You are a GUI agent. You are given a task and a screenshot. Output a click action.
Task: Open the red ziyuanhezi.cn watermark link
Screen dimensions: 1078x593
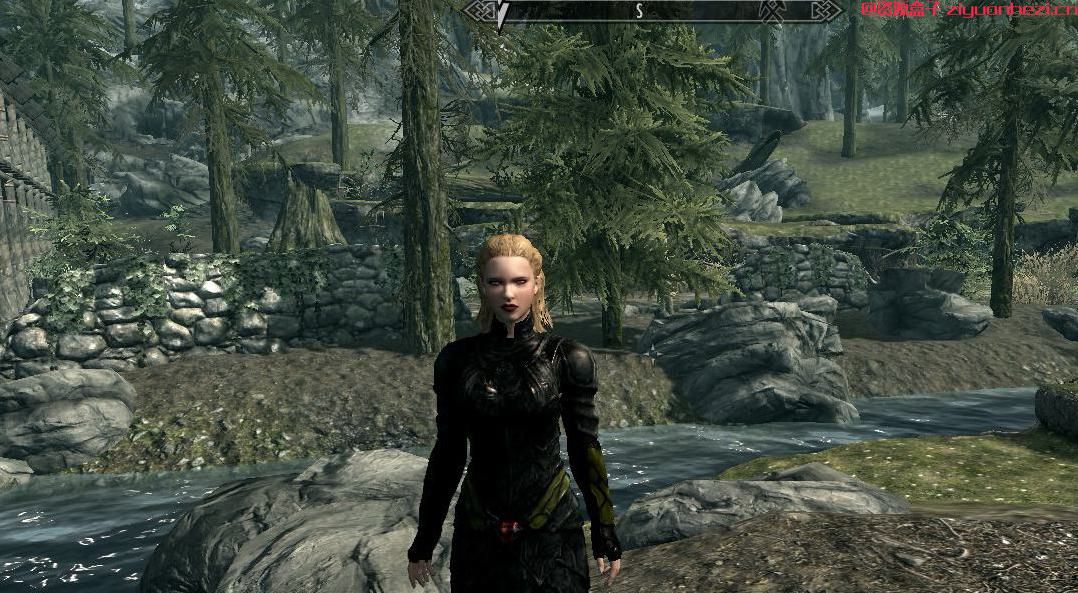tap(968, 9)
